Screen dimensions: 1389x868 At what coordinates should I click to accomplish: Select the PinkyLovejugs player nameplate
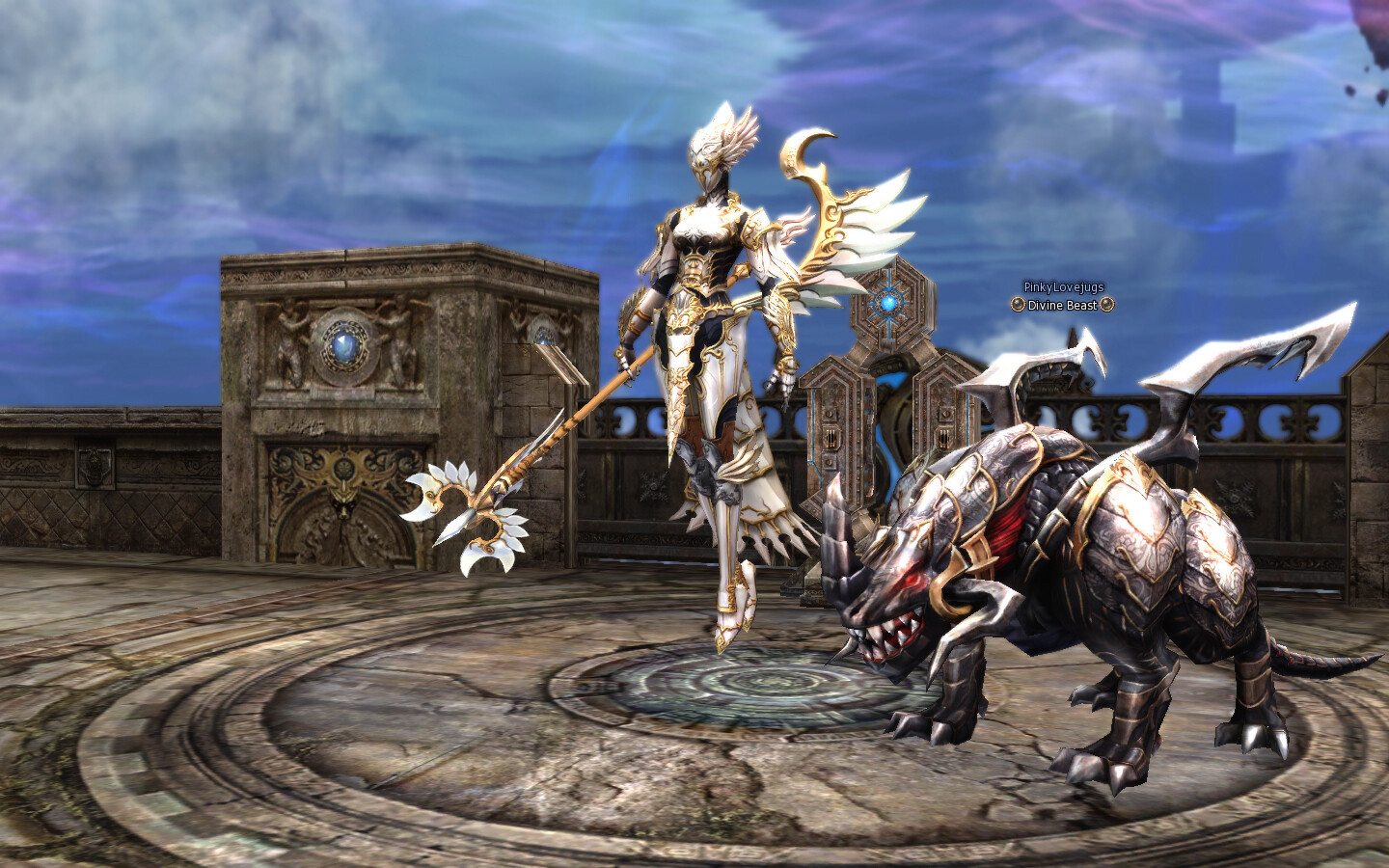click(1063, 287)
